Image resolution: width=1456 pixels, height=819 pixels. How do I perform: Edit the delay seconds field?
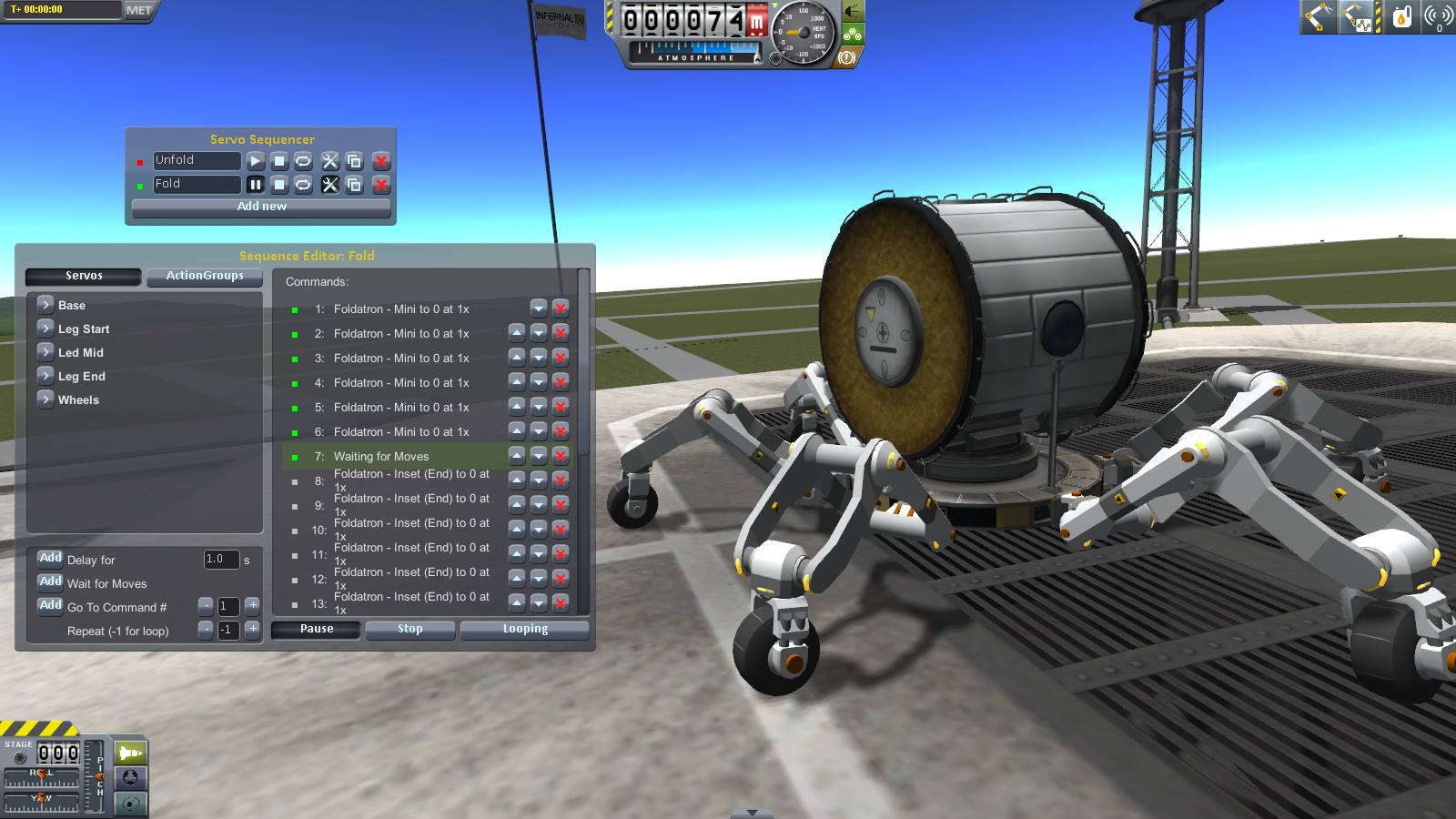[221, 560]
